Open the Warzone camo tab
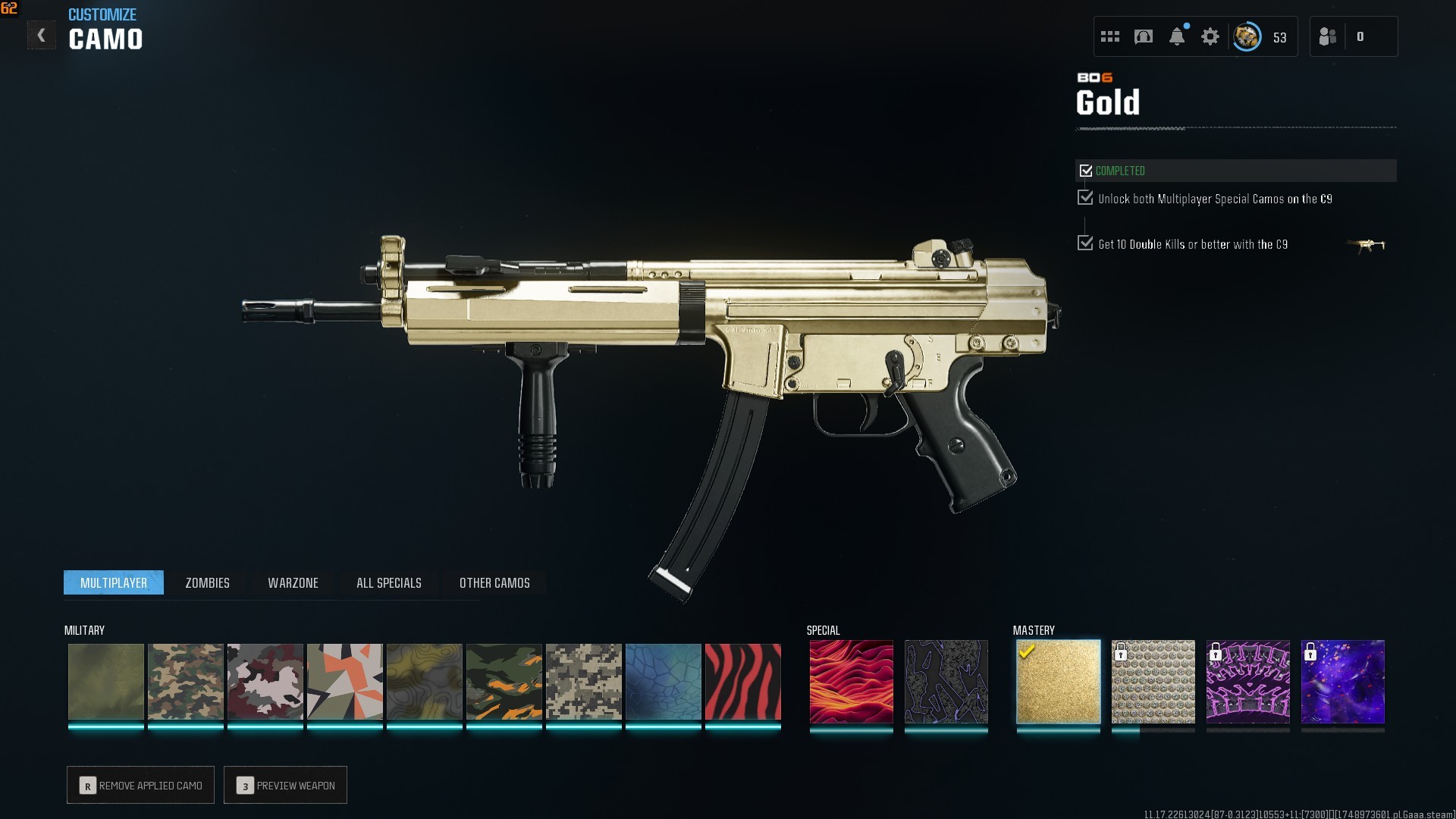Screen dimensions: 1456x819 click(x=293, y=582)
